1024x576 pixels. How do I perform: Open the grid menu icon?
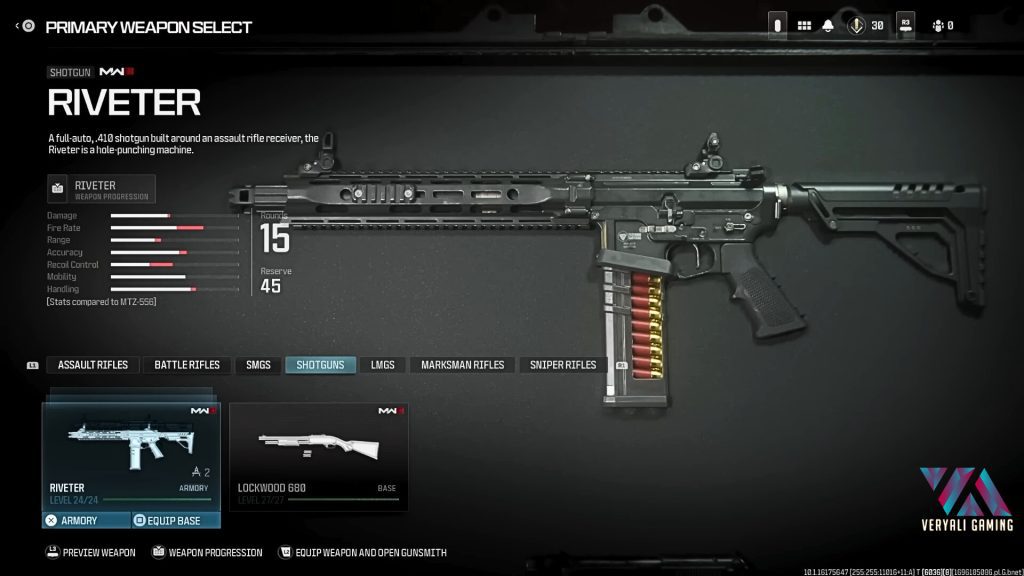point(804,26)
